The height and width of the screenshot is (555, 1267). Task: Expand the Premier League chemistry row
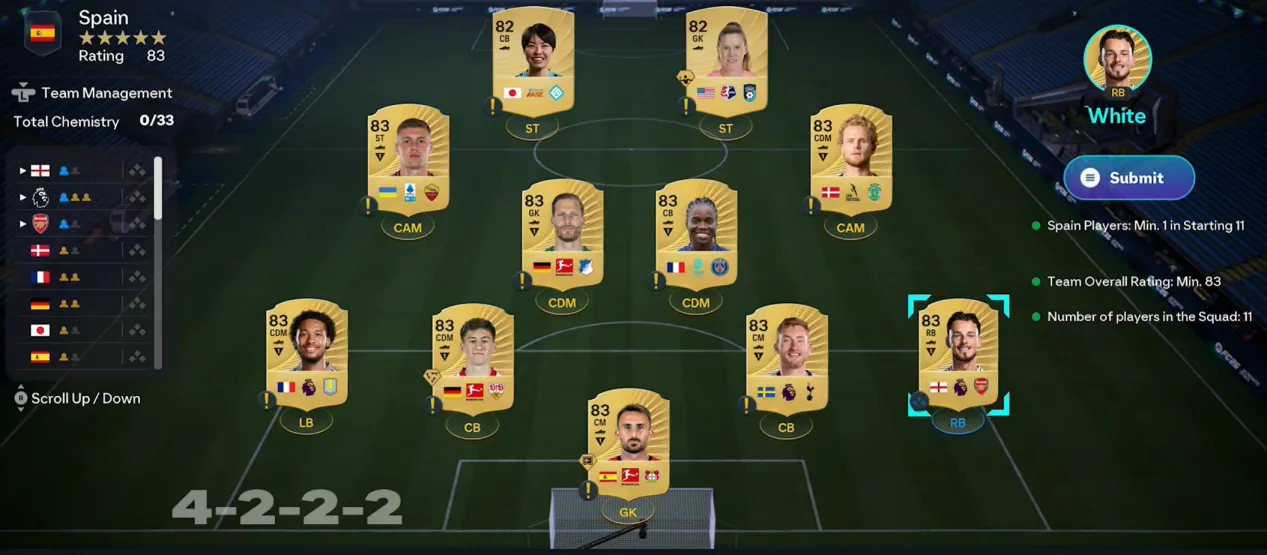point(23,197)
